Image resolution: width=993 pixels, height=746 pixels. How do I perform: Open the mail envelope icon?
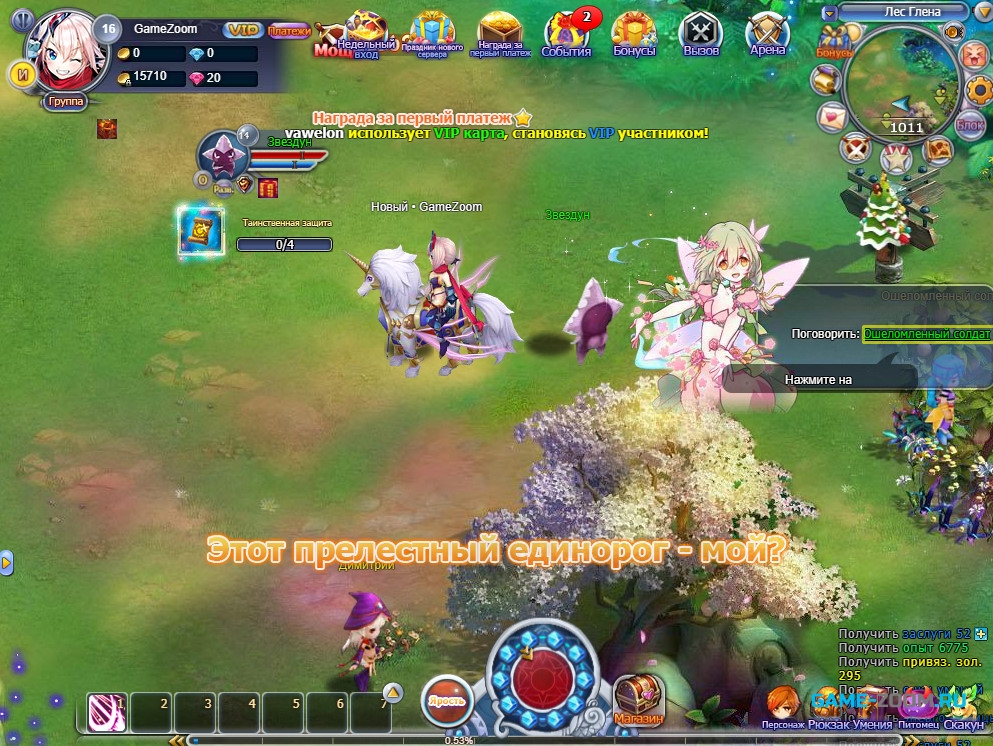click(832, 116)
